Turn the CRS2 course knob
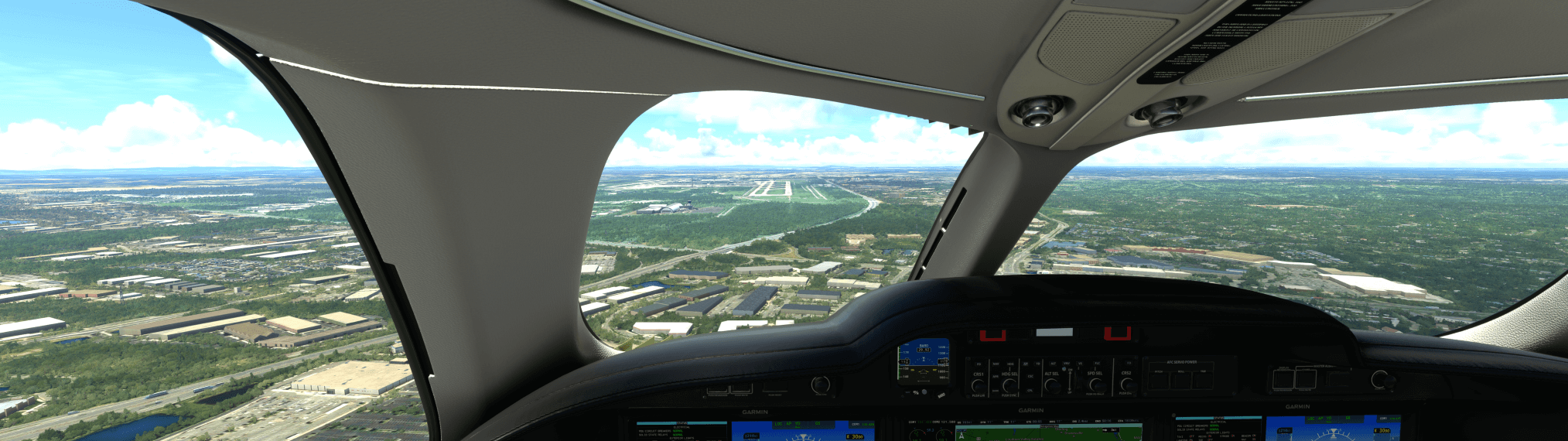Image resolution: width=1568 pixels, height=441 pixels. (x=1126, y=384)
